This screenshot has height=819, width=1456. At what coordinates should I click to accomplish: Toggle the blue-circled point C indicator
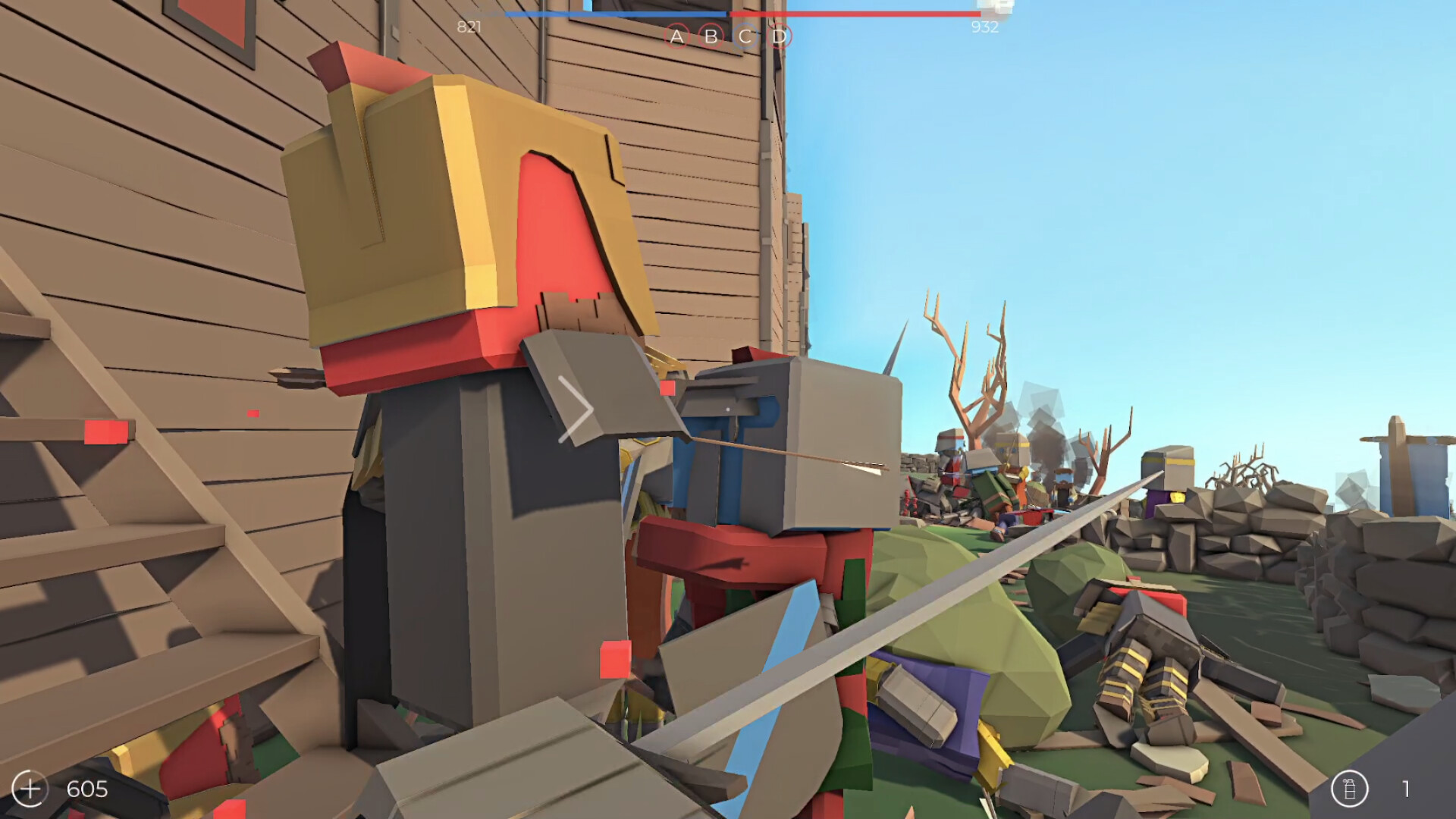pos(744,36)
